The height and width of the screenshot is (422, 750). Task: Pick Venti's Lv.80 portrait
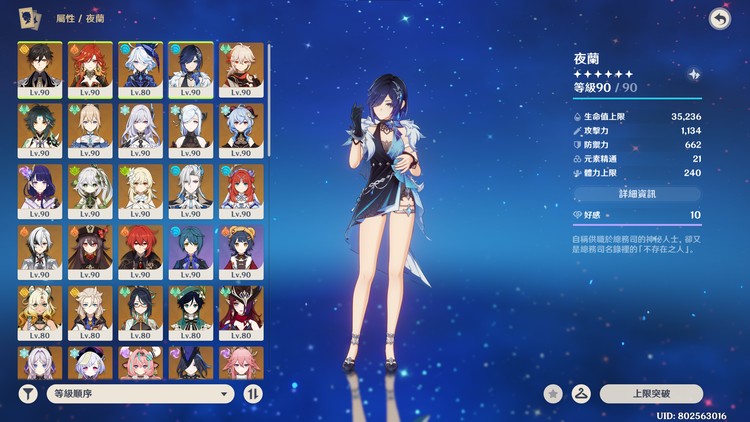[190, 312]
